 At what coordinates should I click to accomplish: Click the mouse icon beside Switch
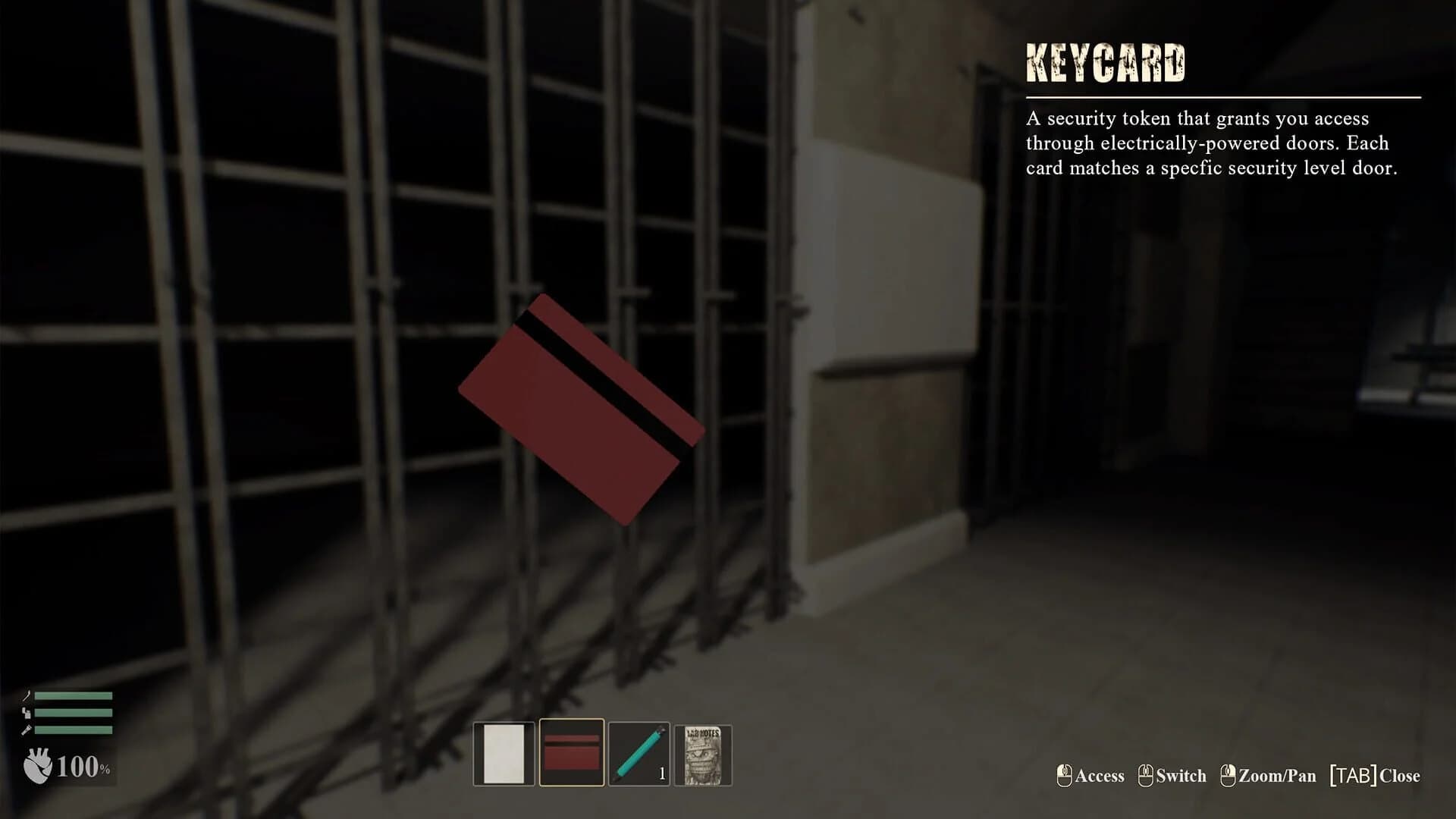coord(1146,775)
